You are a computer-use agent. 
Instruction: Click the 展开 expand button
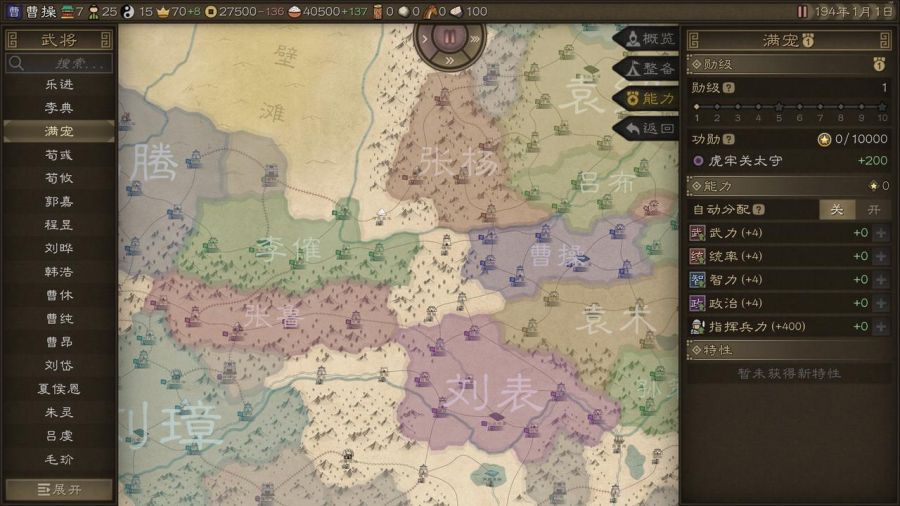pyautogui.click(x=58, y=490)
